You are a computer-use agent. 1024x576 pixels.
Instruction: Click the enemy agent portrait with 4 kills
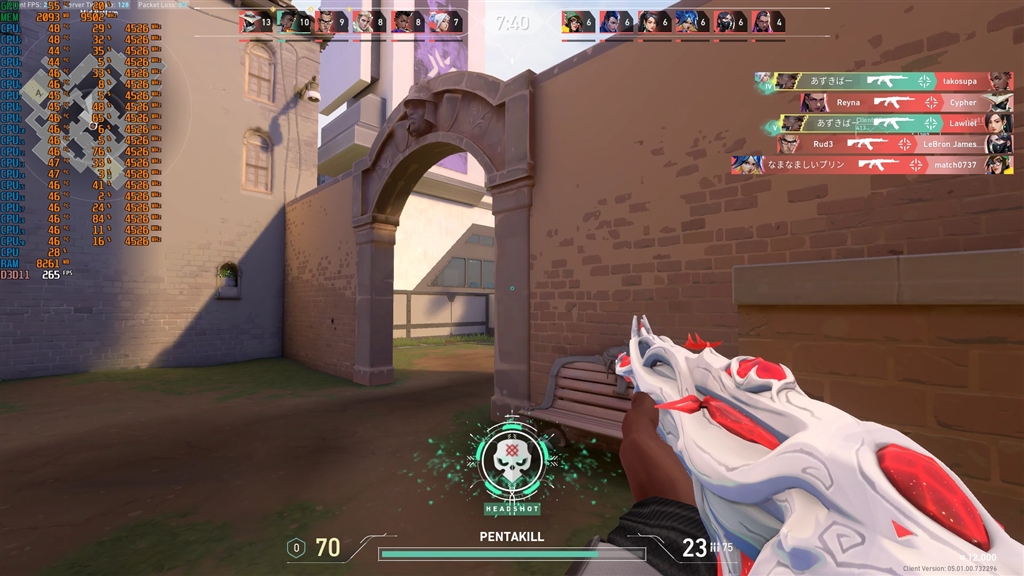click(x=762, y=21)
